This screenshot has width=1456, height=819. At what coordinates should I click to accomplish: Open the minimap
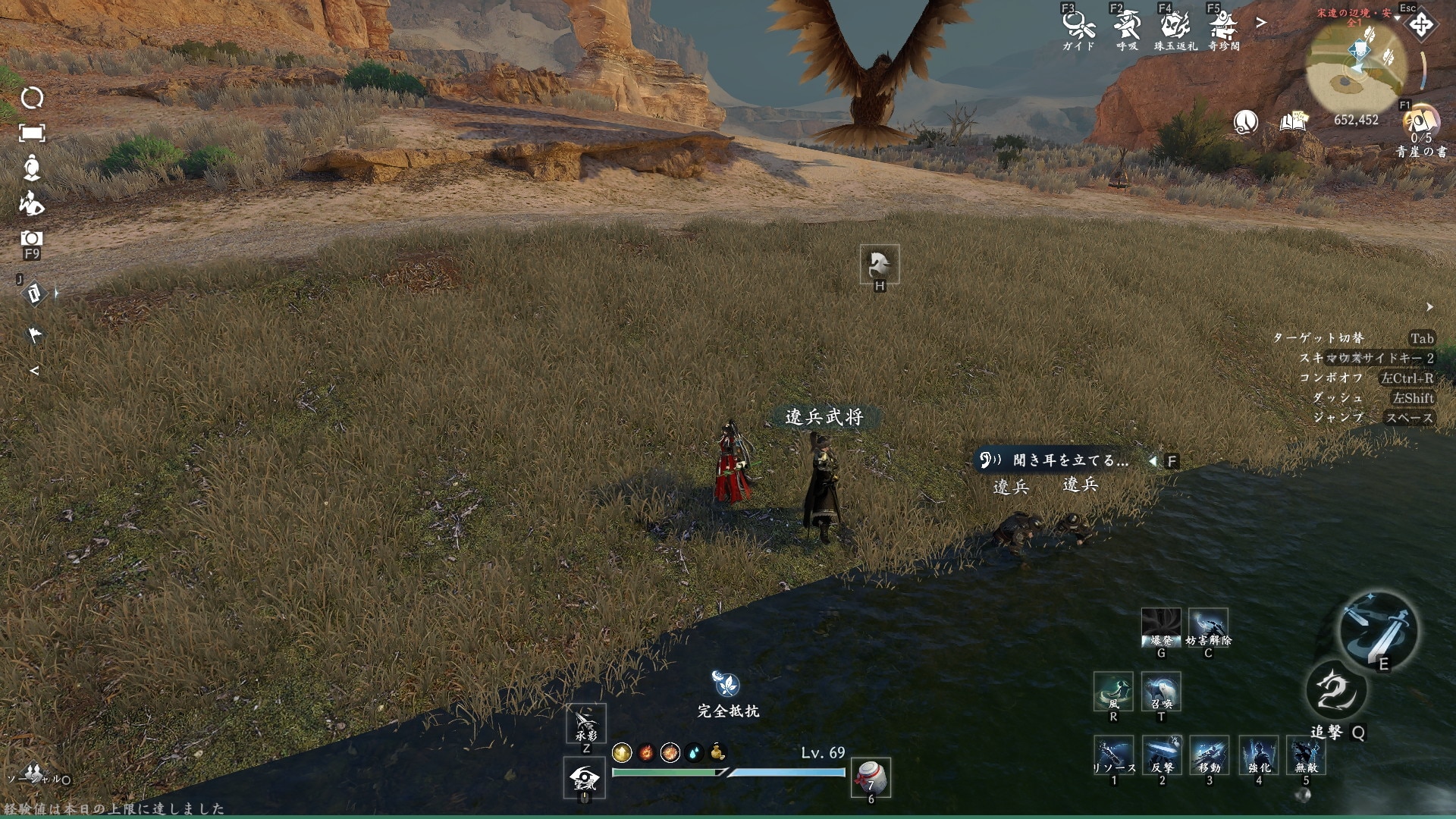pyautogui.click(x=1356, y=67)
